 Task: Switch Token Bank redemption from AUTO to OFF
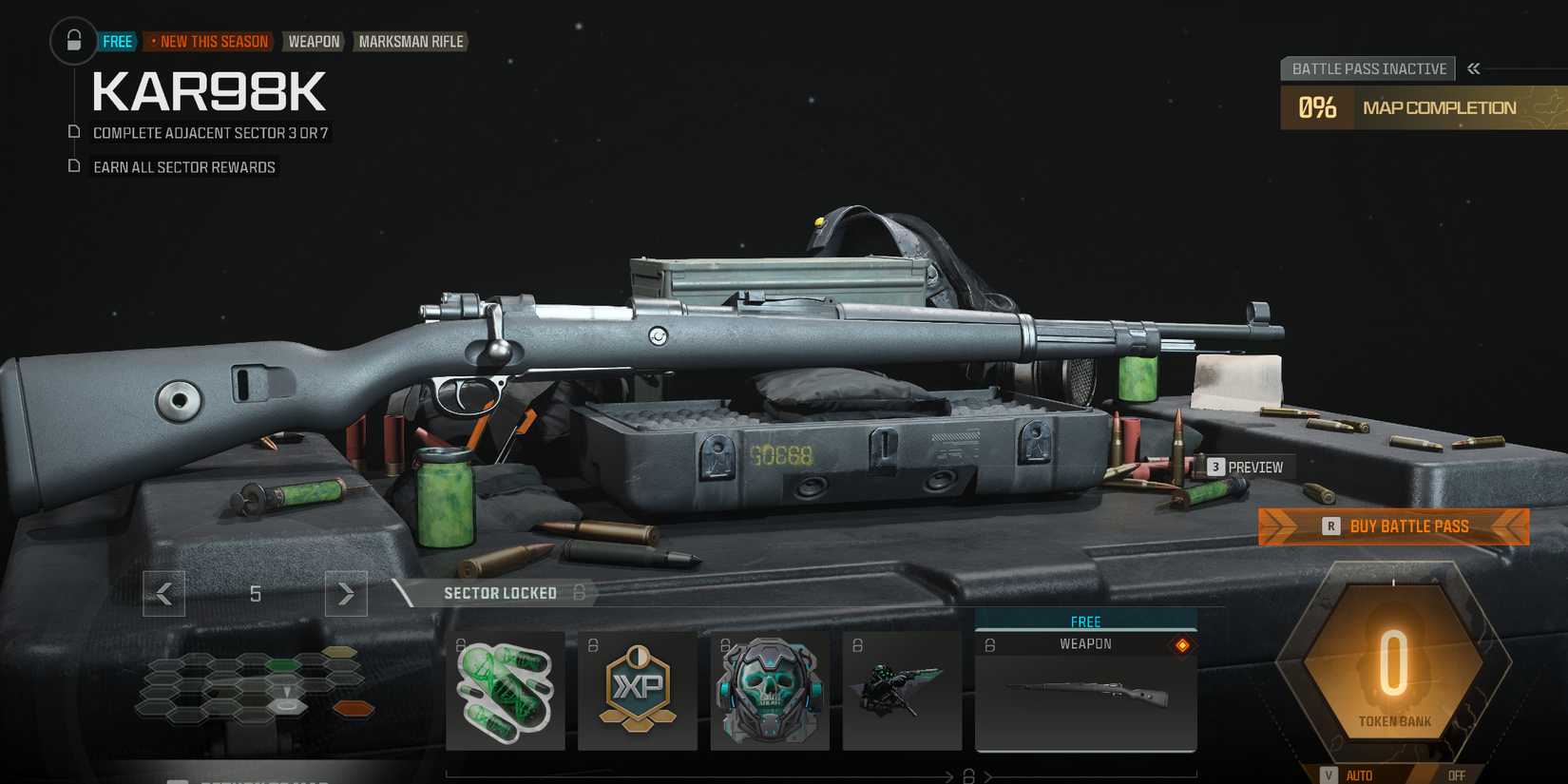1457,774
